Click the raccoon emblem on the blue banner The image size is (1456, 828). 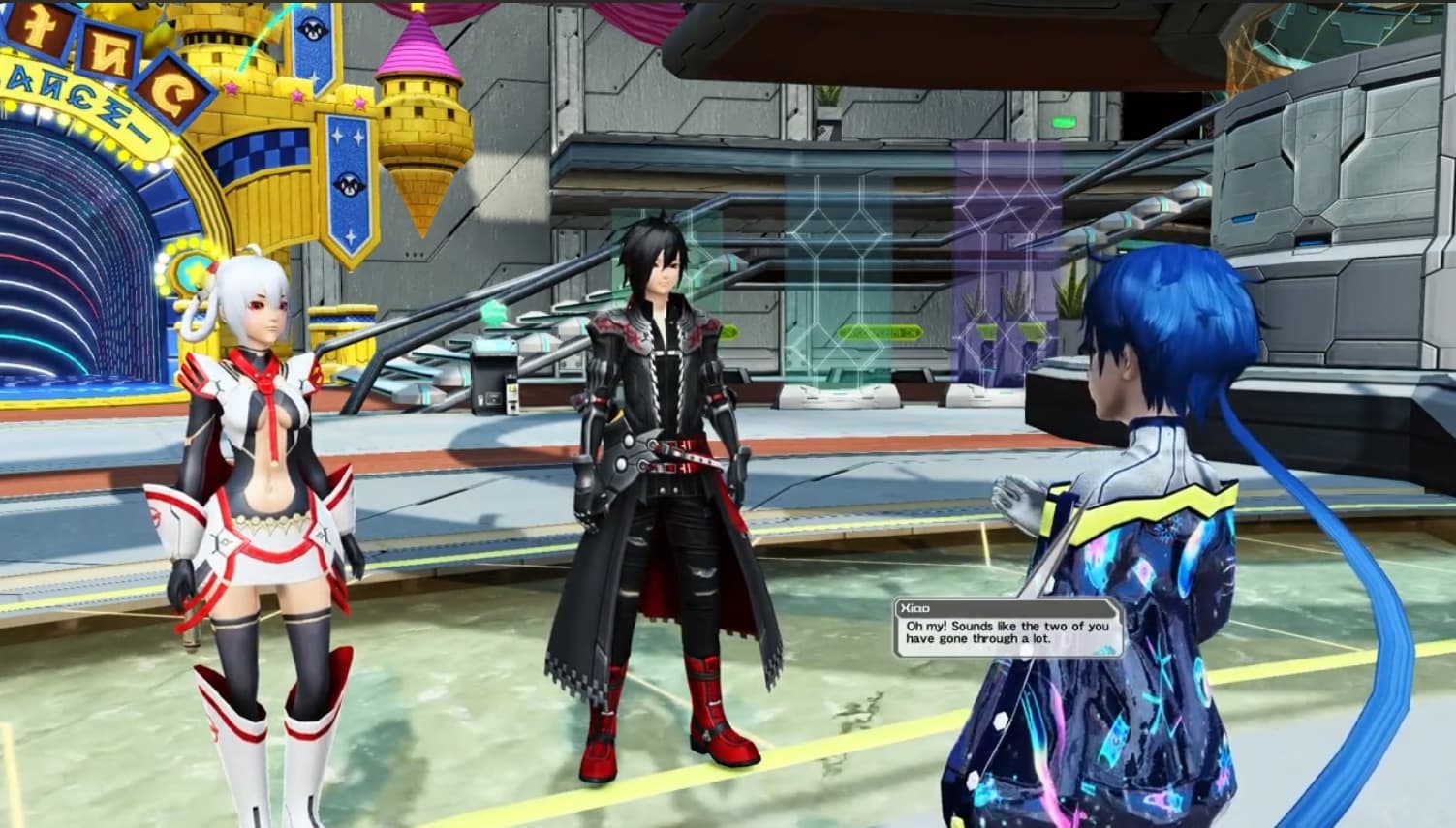pyautogui.click(x=347, y=183)
